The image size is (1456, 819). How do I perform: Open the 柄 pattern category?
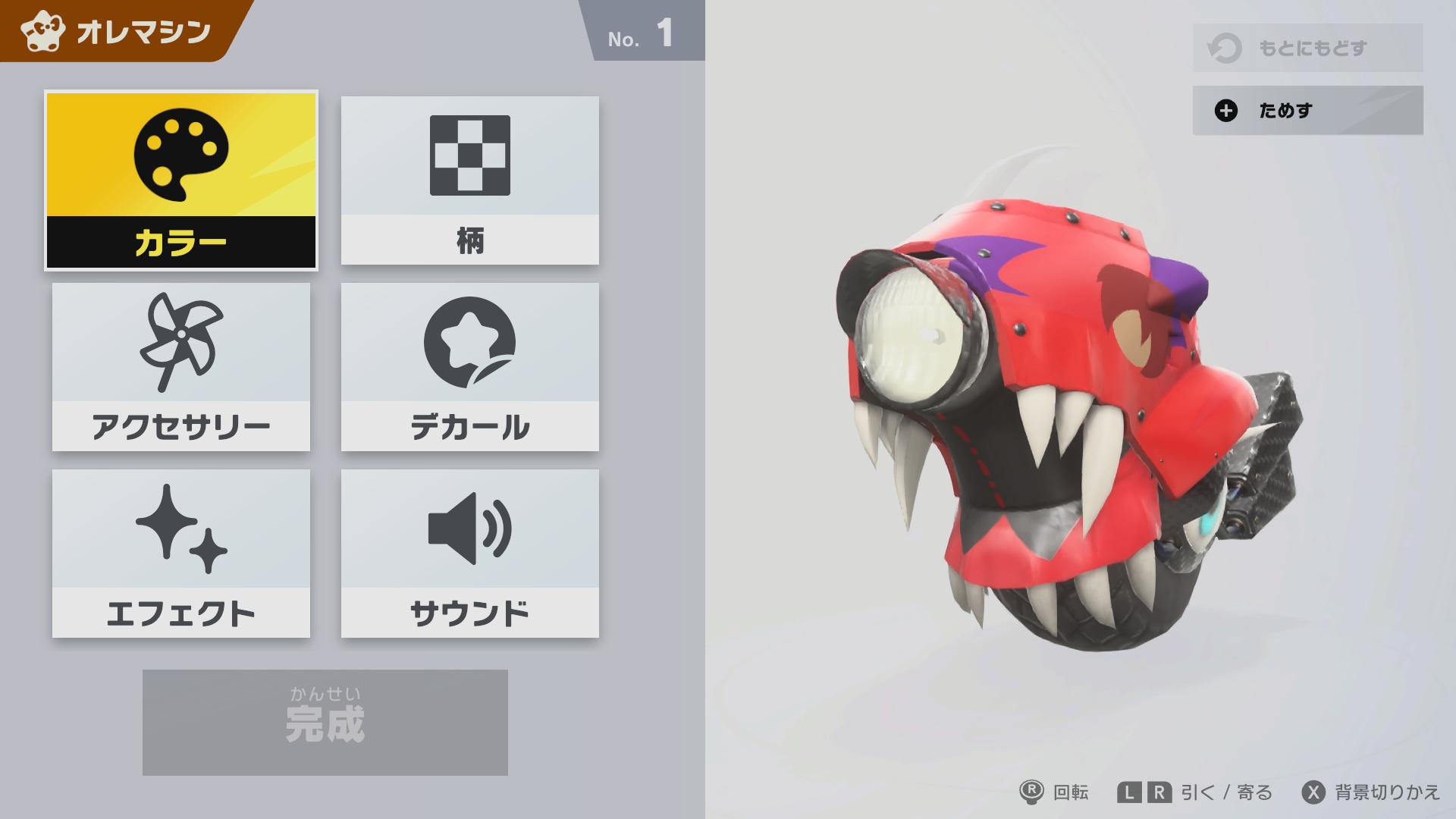coord(469,180)
